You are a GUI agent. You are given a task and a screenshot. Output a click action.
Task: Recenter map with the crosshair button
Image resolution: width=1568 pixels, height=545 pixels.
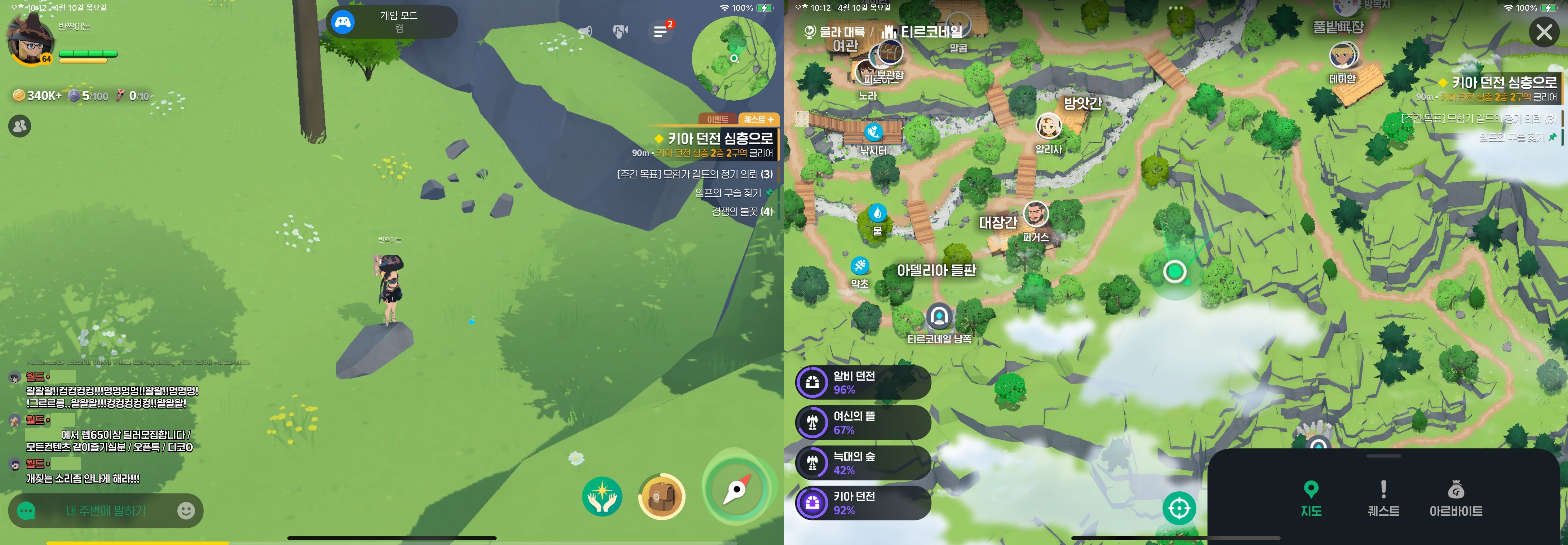[1178, 508]
